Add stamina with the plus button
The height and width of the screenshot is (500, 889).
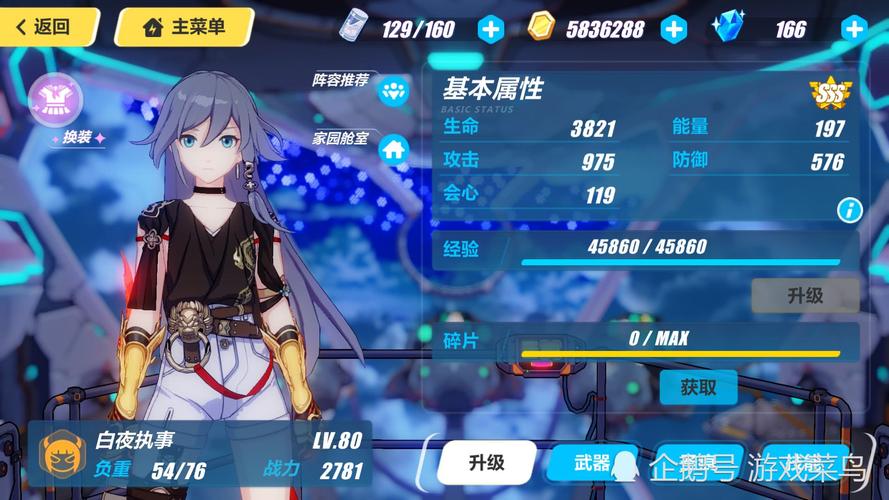point(490,29)
